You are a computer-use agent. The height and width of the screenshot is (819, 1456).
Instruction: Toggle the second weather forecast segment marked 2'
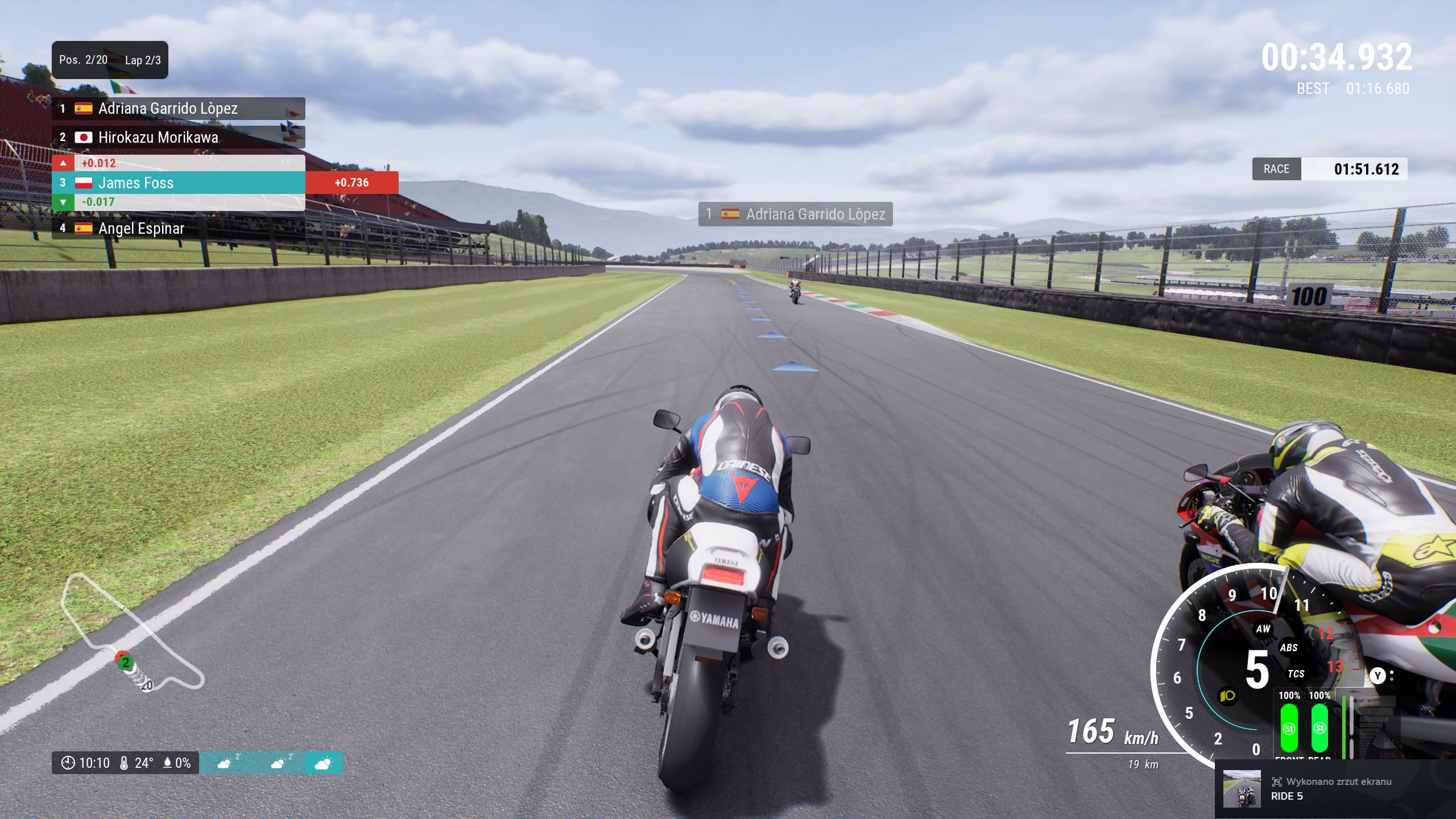pyautogui.click(x=278, y=763)
